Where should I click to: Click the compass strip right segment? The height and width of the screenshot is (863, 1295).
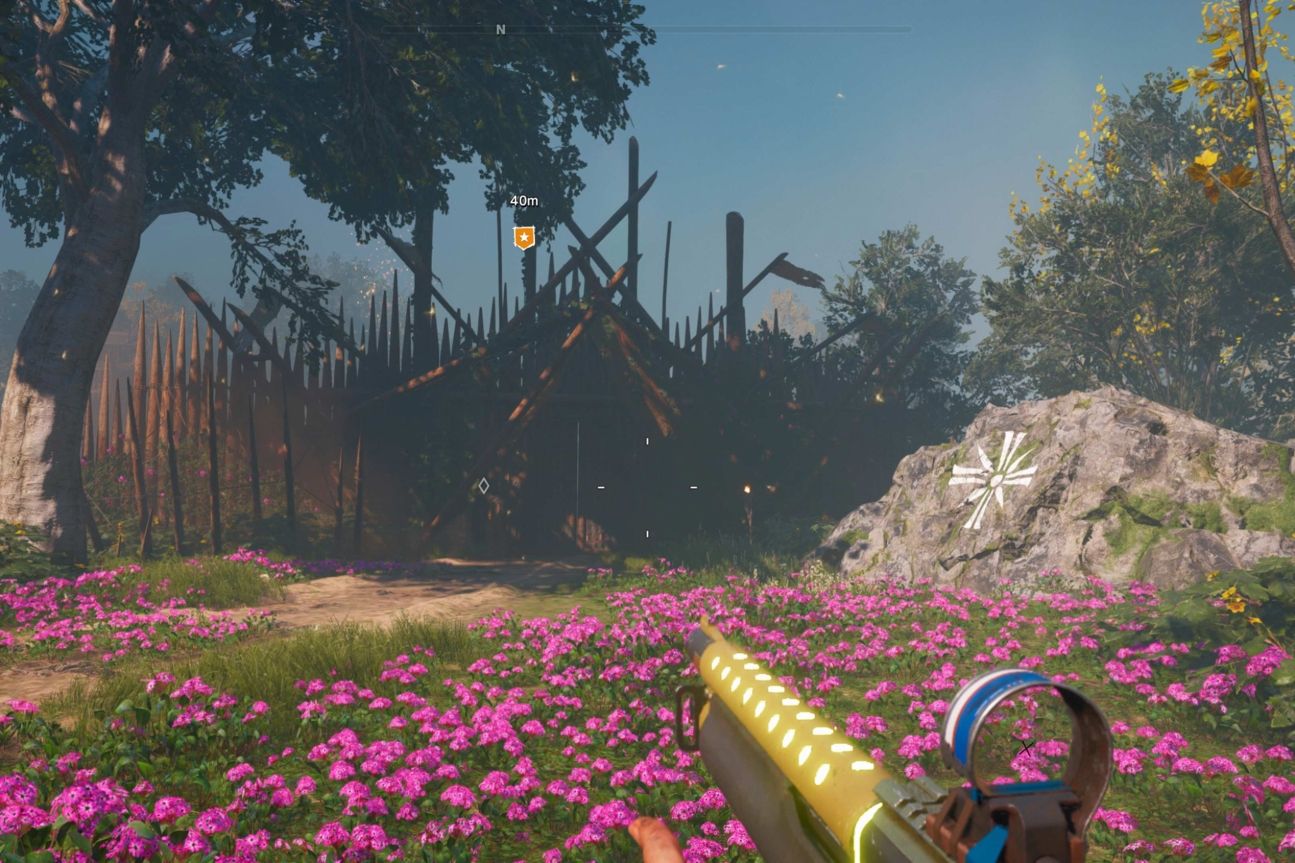click(x=800, y=29)
